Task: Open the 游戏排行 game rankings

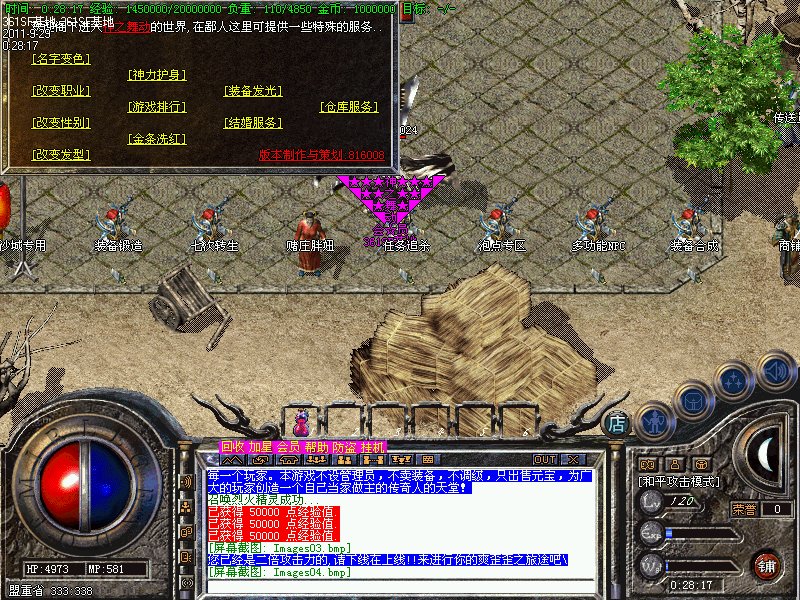Action: coord(157,107)
